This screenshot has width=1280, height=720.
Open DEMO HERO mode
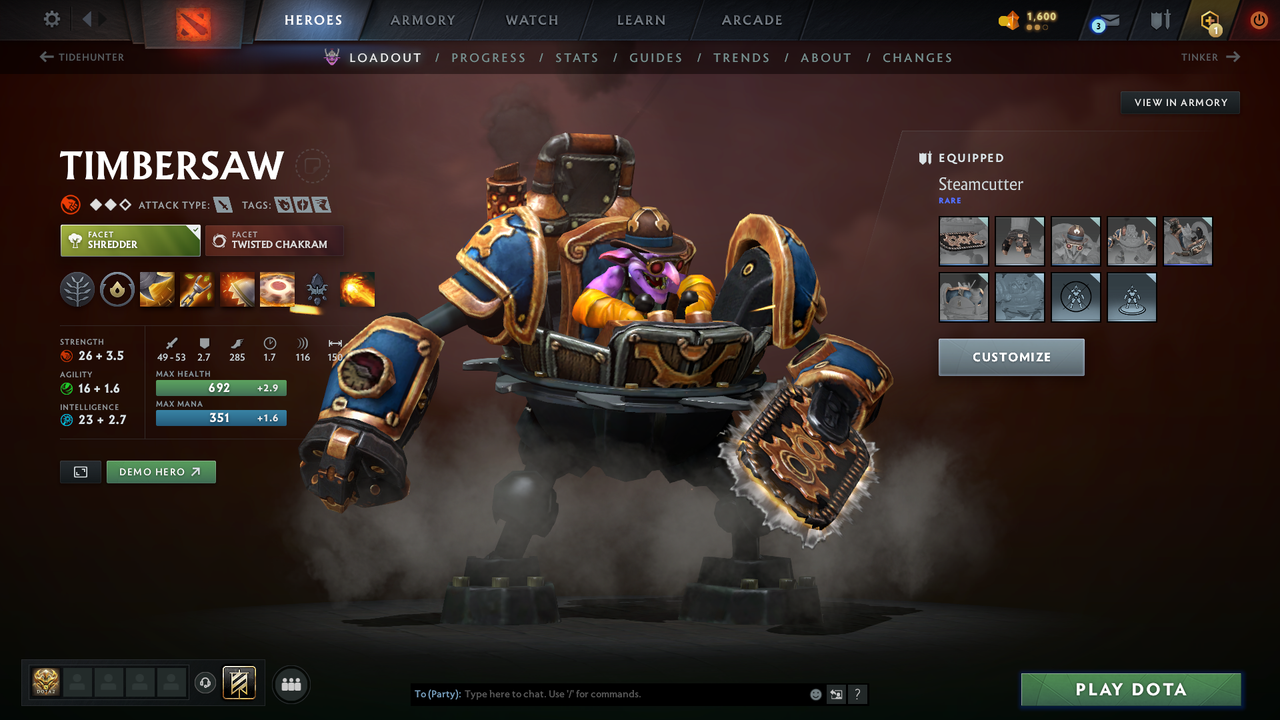pos(161,471)
